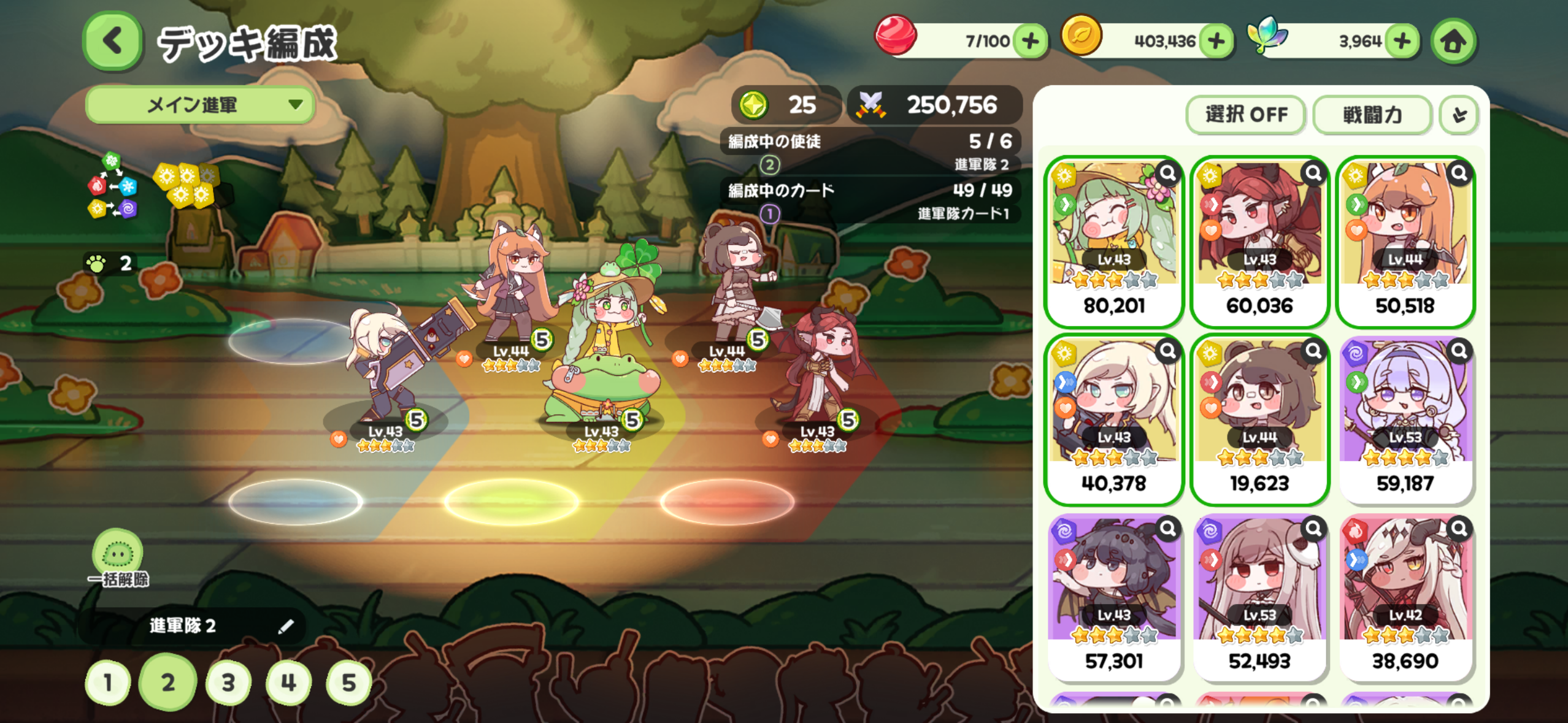This screenshot has height=723, width=1568.
Task: Select the dark-haired card with 57,301 power
Action: tap(1113, 597)
